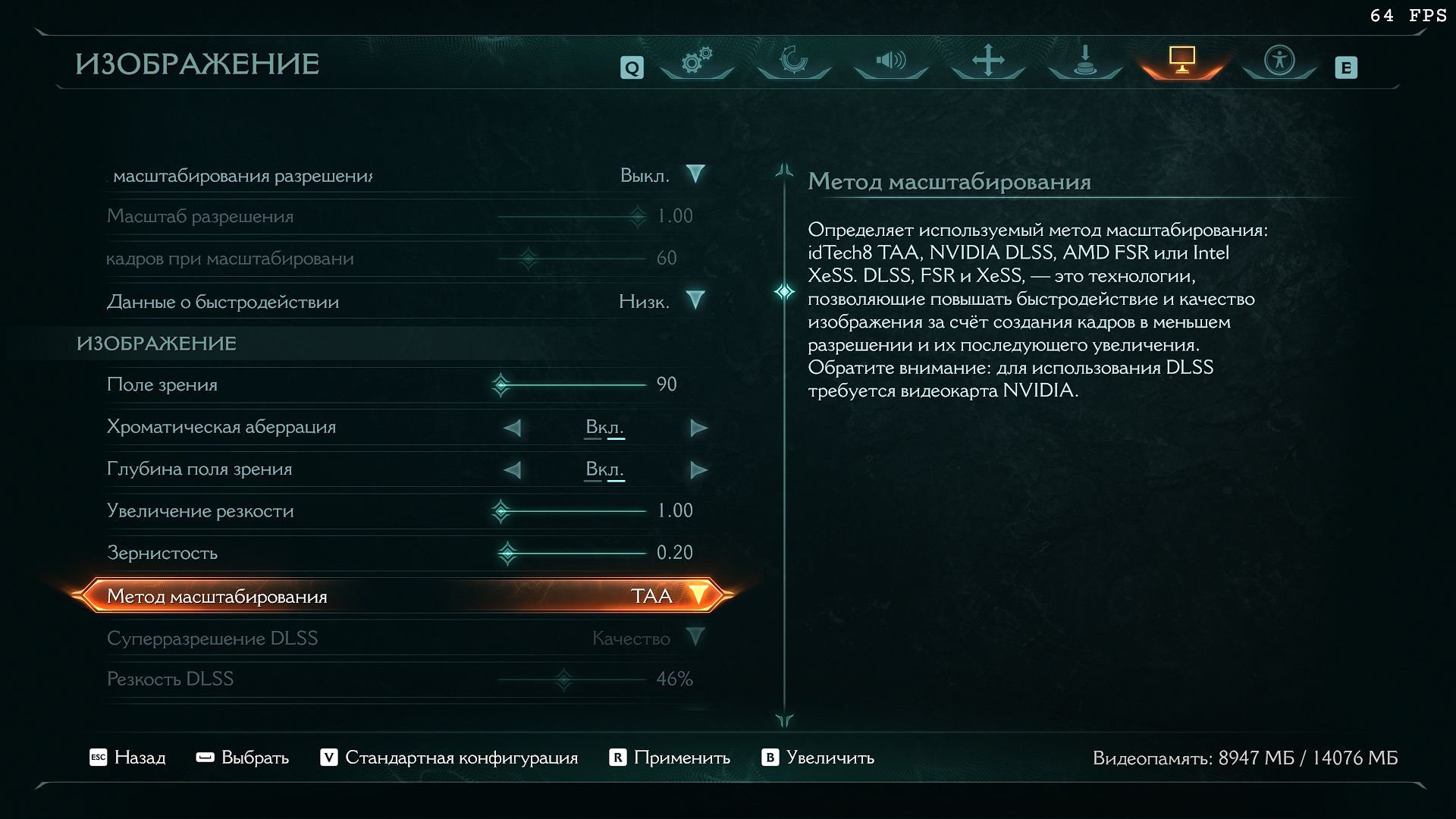Open the resolution scaling dropdown set to Выкл.
This screenshot has height=819, width=1456.
coord(695,175)
